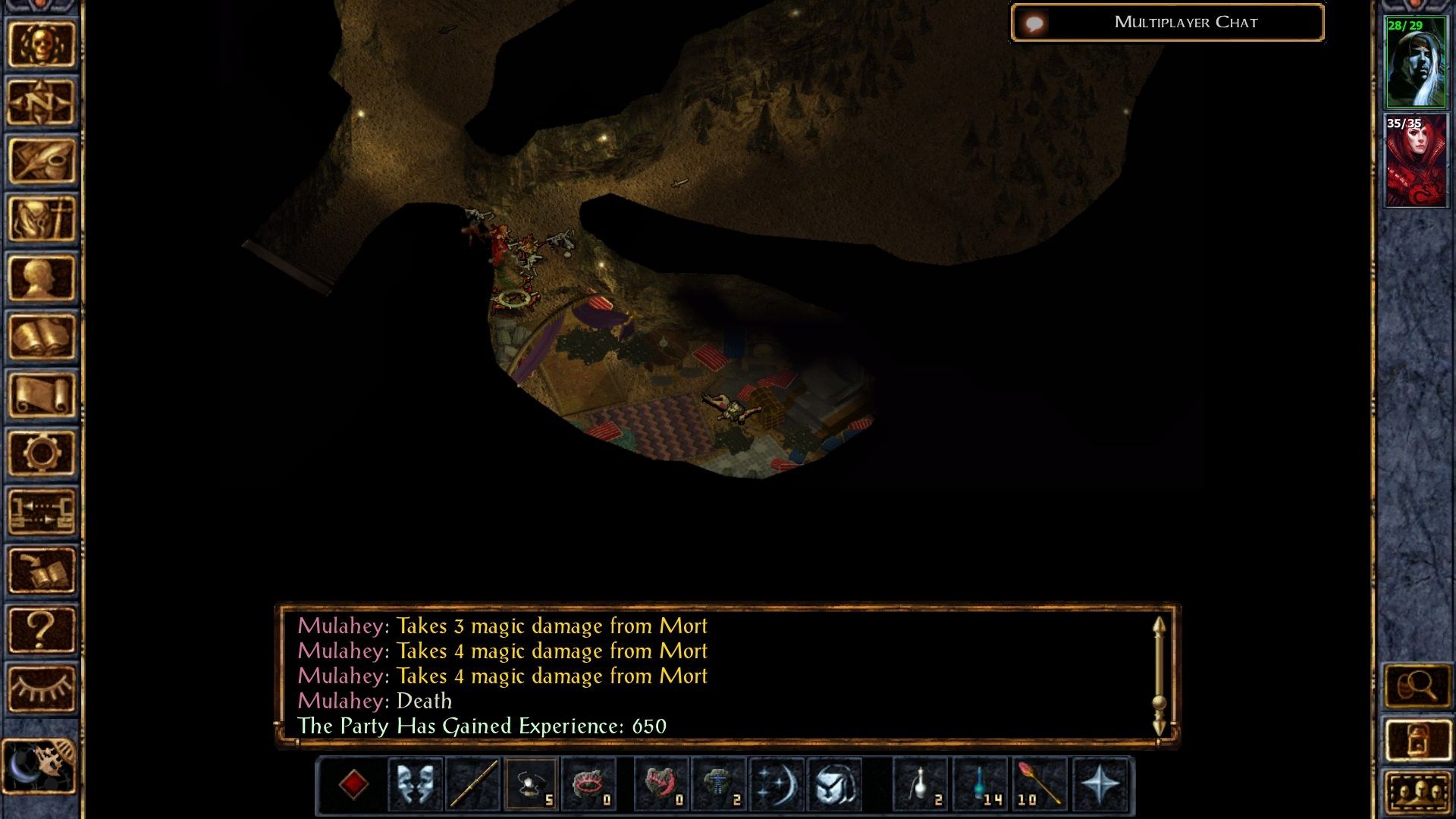The width and height of the screenshot is (1456, 819).
Task: Use the red-tipped wand with 10 charges
Action: point(1039,784)
